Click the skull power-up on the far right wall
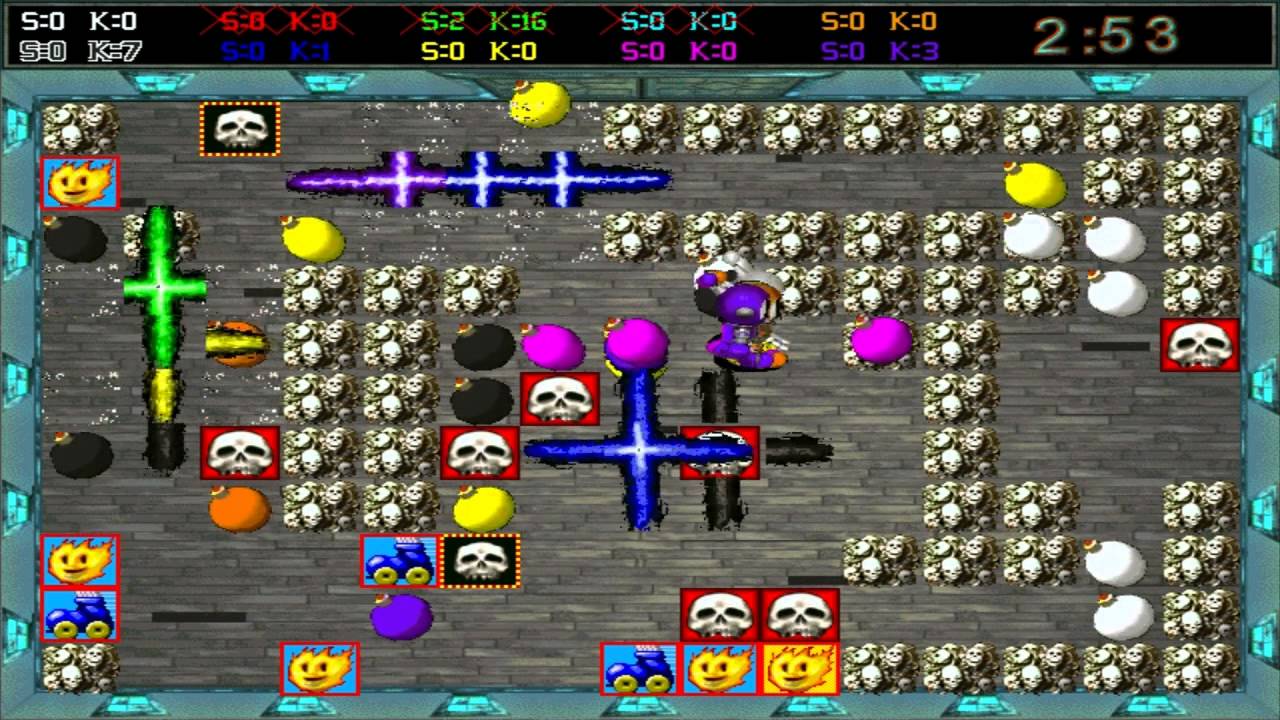The height and width of the screenshot is (720, 1280). click(x=1200, y=347)
